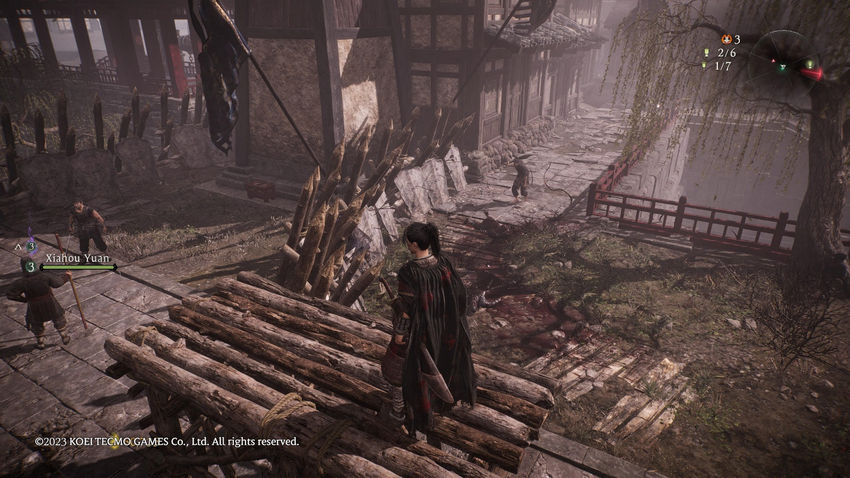The image size is (850, 478).
Task: Click the purple flame morale badge
Action: tap(30, 245)
